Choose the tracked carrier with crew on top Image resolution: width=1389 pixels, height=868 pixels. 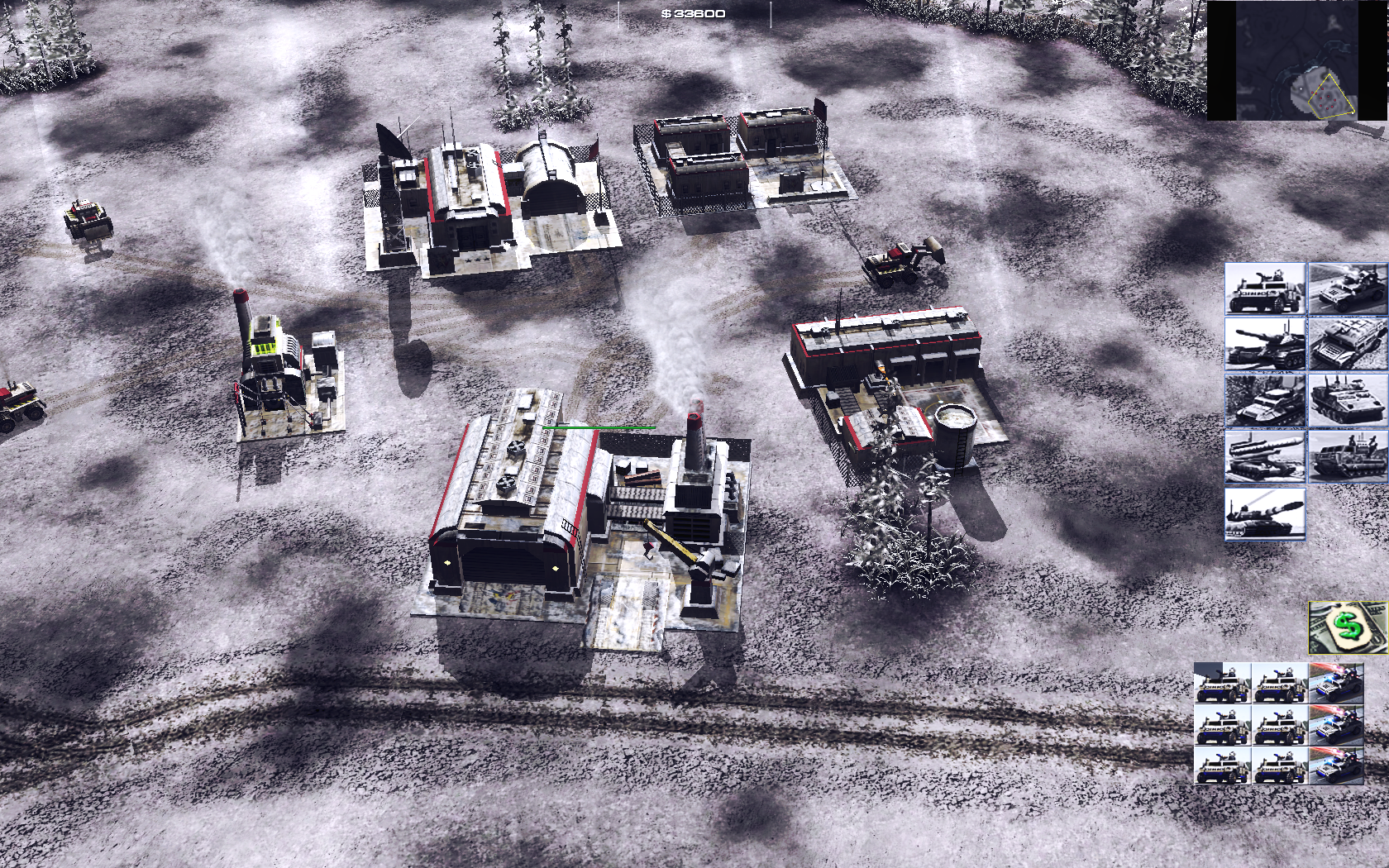click(x=1346, y=456)
